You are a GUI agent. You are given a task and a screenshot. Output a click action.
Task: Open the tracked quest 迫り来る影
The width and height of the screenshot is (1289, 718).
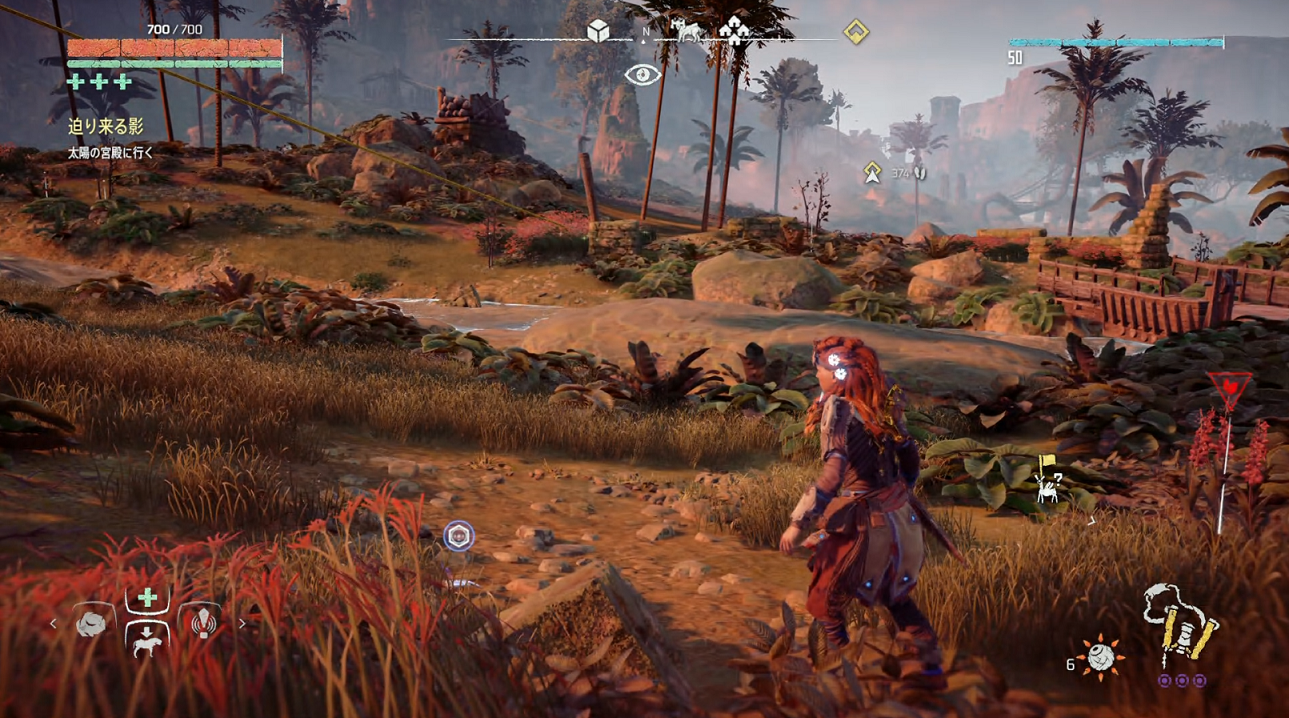click(106, 127)
